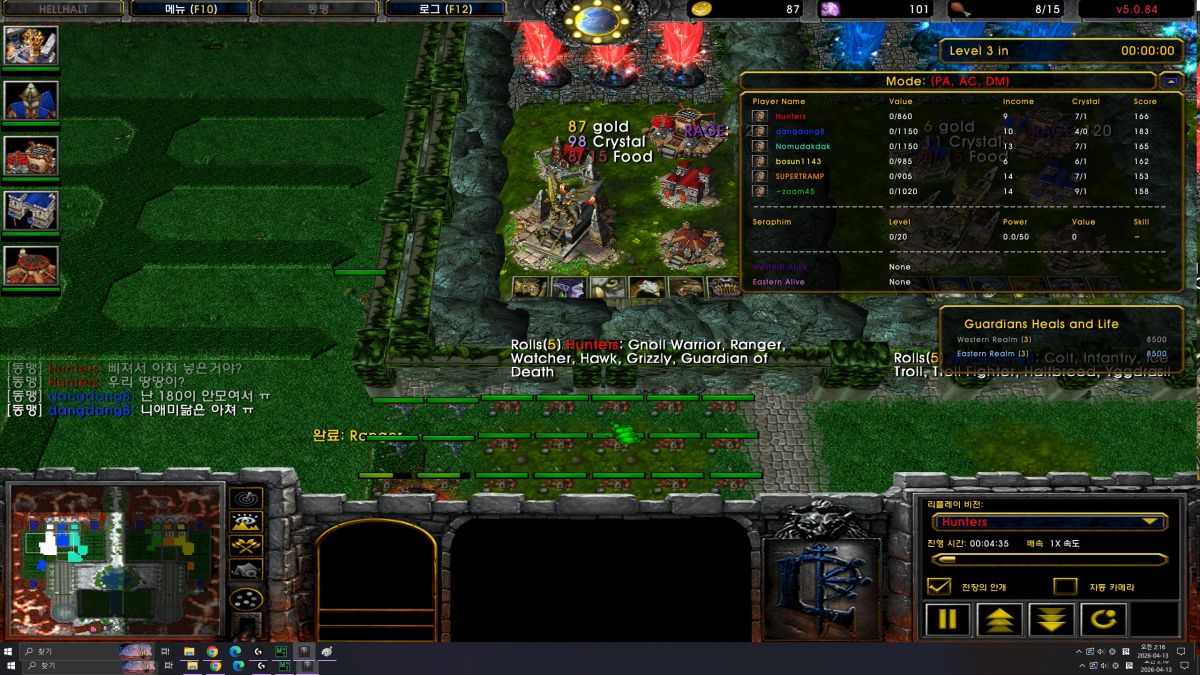Pause the replay playback
Screen dimensions: 1200x675
click(947, 619)
